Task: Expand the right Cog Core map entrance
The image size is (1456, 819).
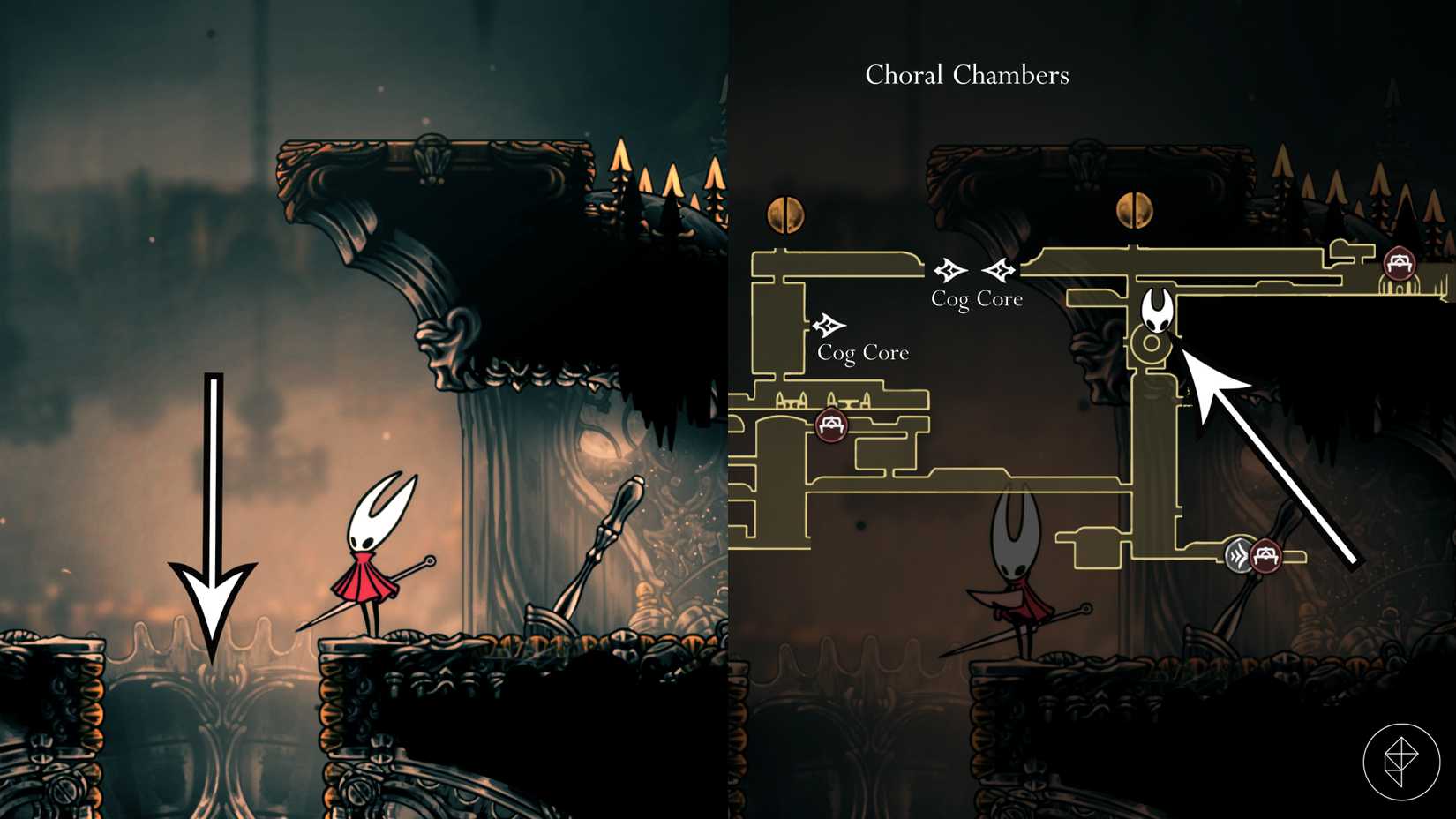Action: (1000, 270)
